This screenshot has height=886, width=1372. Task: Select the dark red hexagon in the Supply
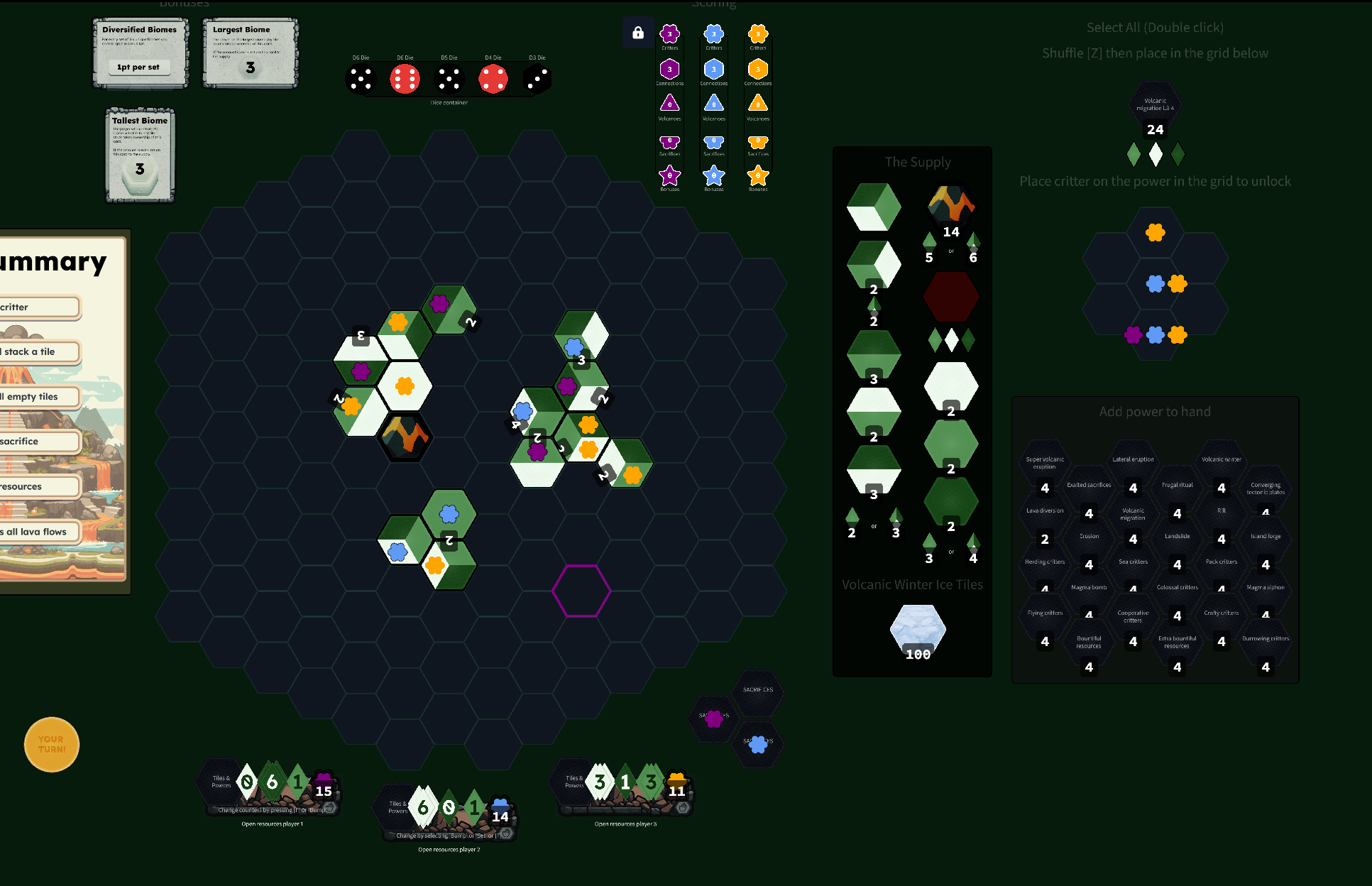tap(951, 296)
